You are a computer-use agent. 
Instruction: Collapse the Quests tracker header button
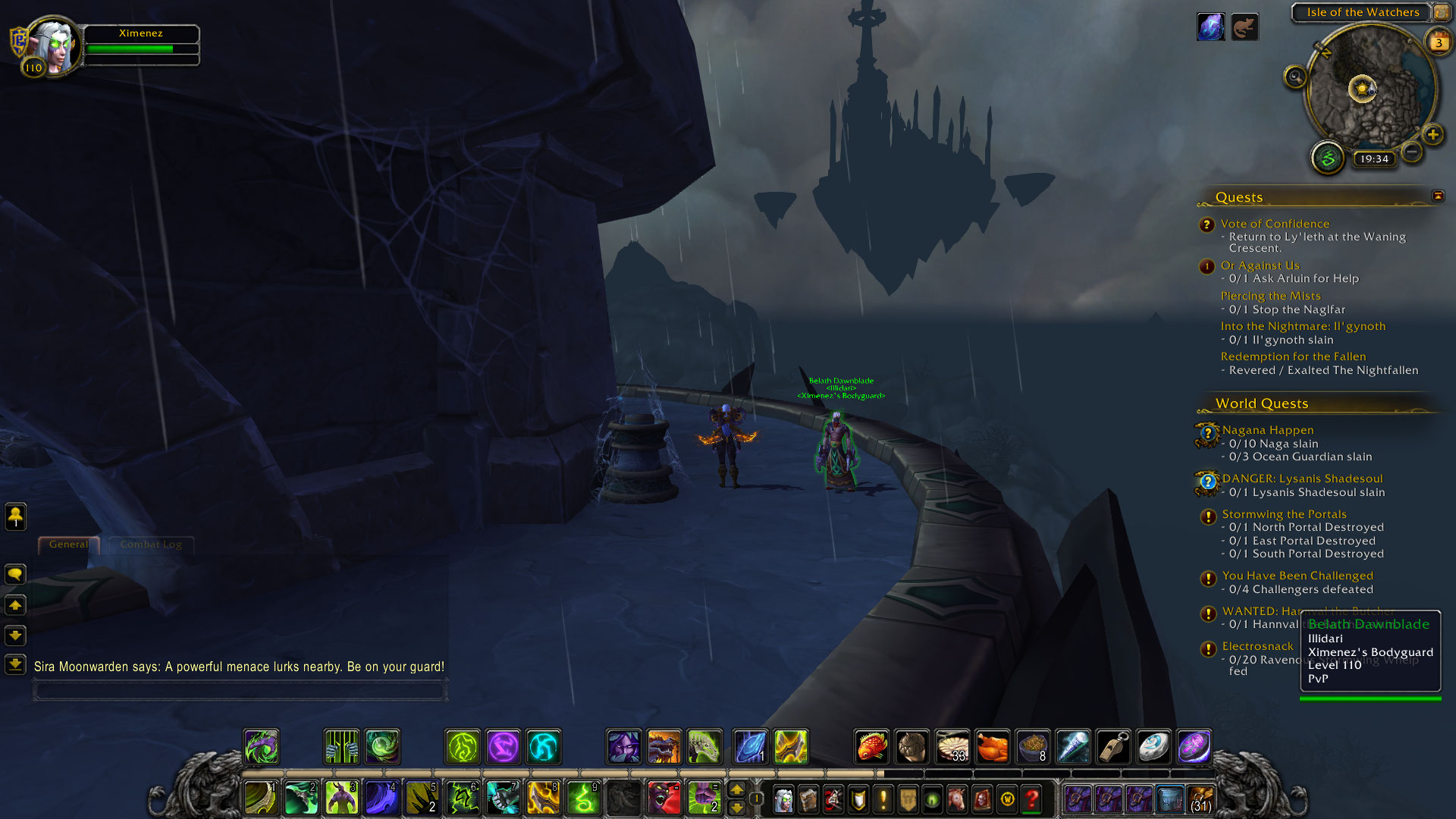[x=1438, y=196]
